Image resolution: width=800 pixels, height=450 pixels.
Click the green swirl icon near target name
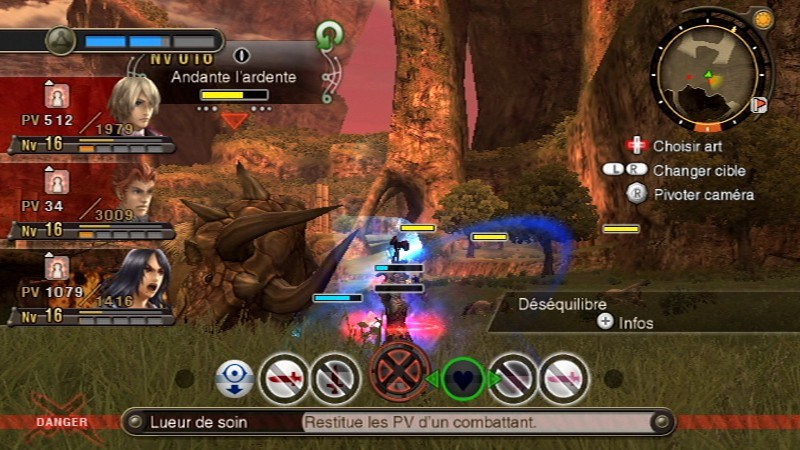tap(329, 38)
